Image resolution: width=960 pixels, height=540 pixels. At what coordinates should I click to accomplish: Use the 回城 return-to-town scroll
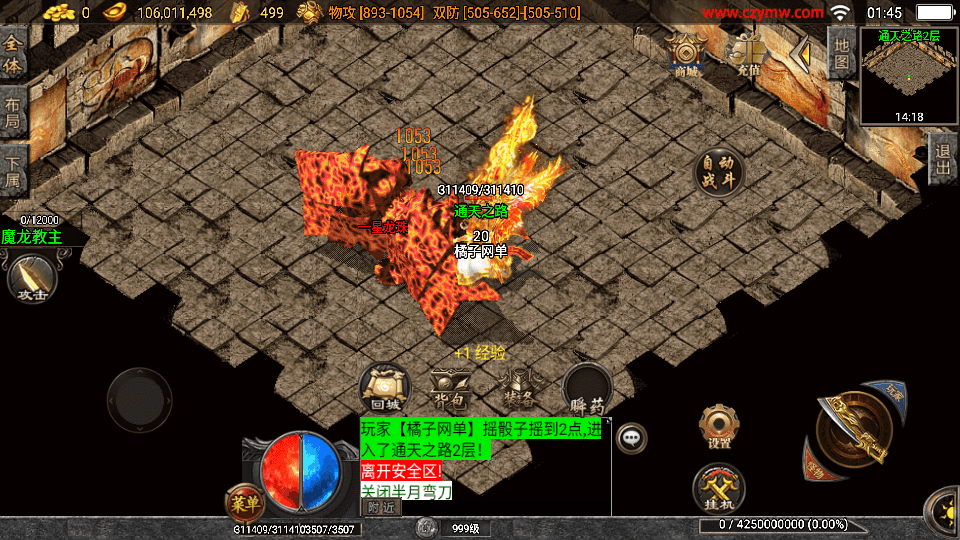point(385,390)
